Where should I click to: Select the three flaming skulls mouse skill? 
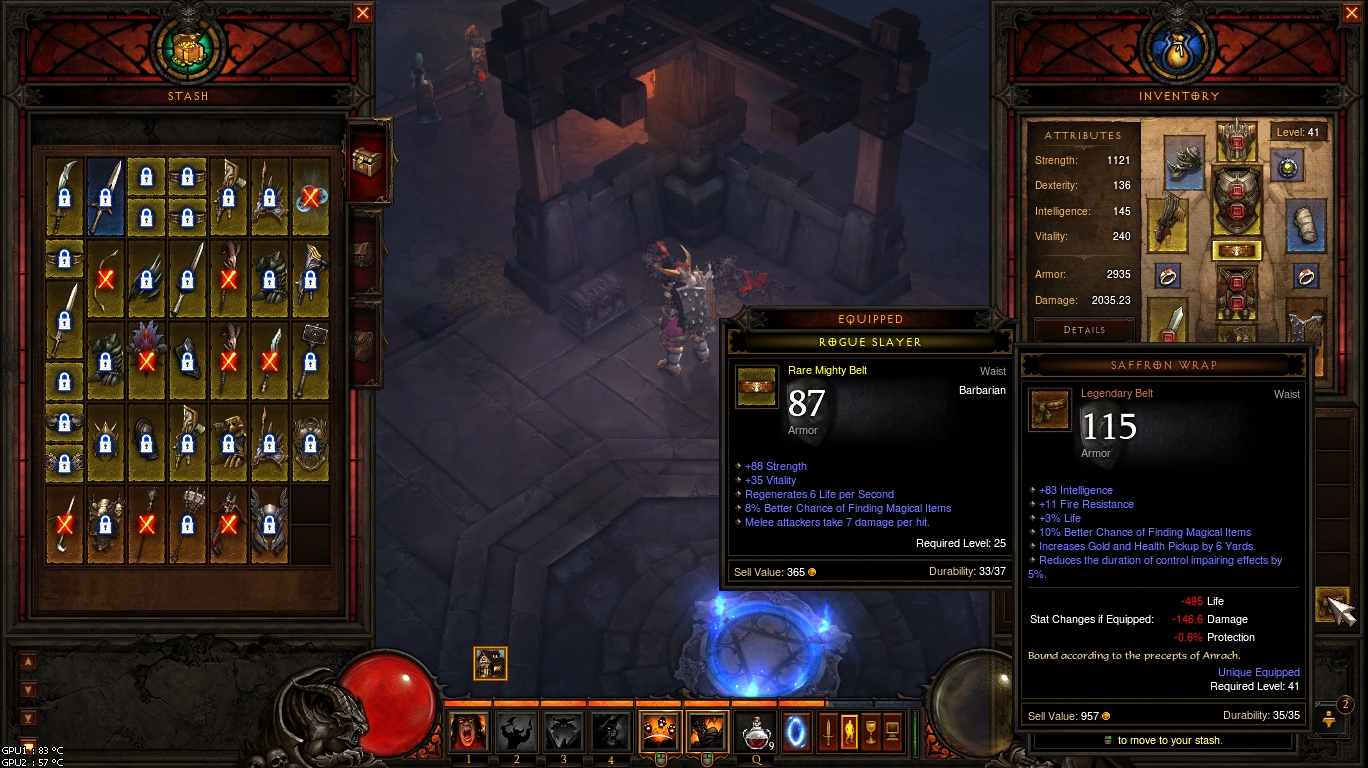658,732
